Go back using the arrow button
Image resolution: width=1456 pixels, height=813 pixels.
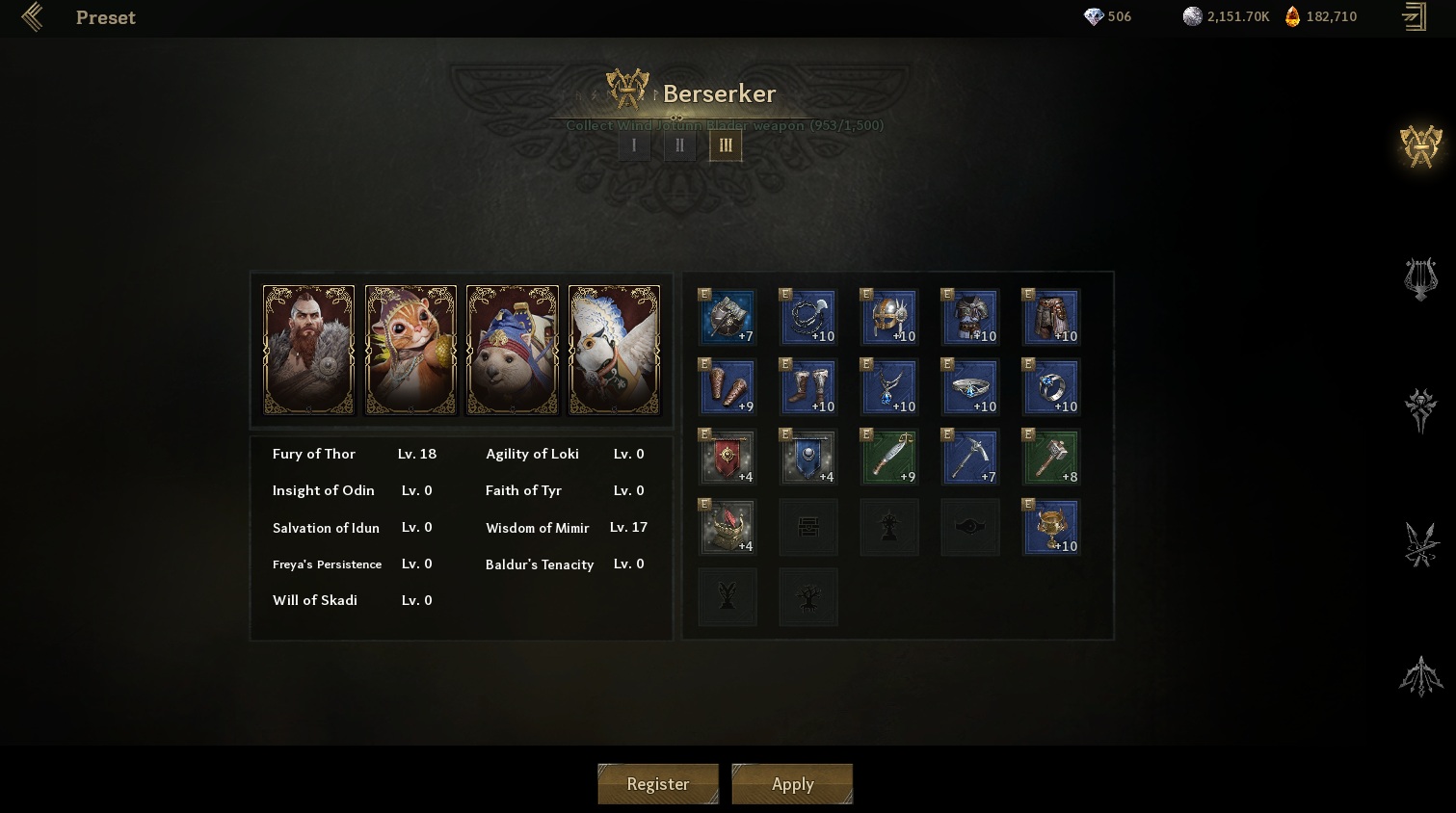32,17
